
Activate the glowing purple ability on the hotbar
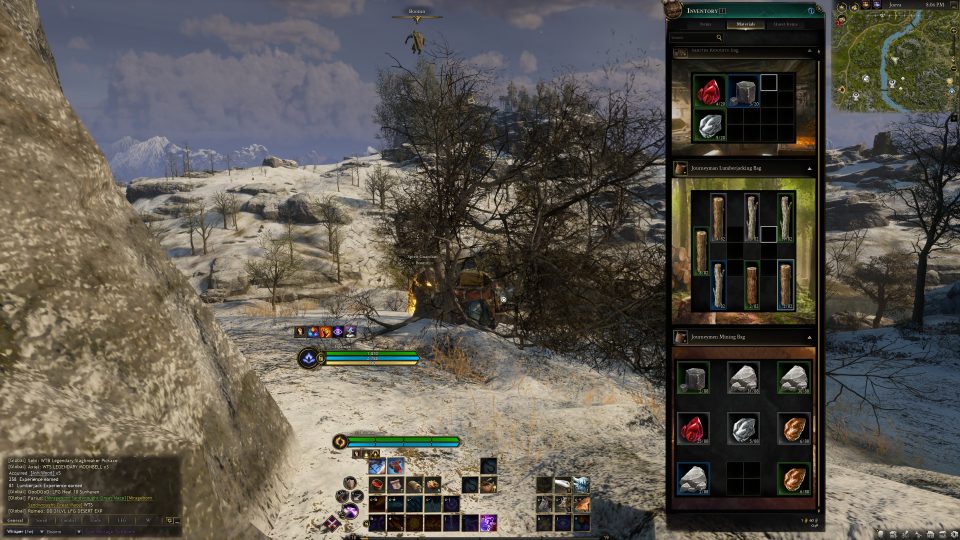(x=490, y=522)
